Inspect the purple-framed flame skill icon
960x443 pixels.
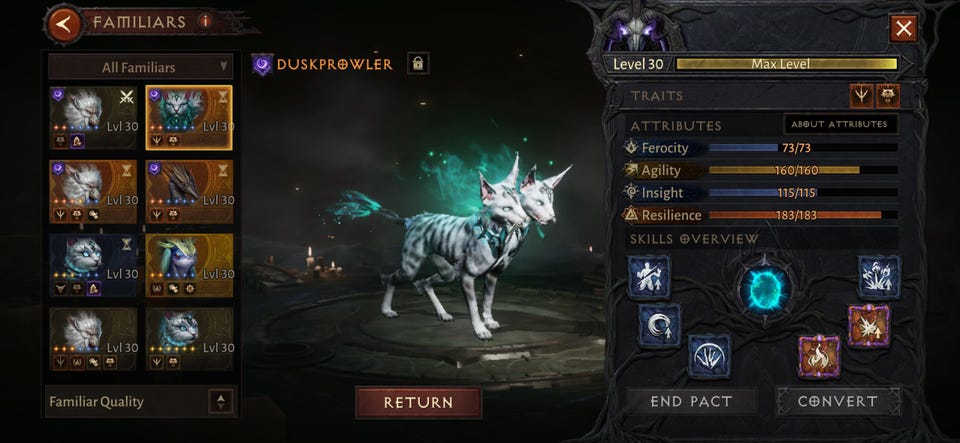click(x=819, y=356)
